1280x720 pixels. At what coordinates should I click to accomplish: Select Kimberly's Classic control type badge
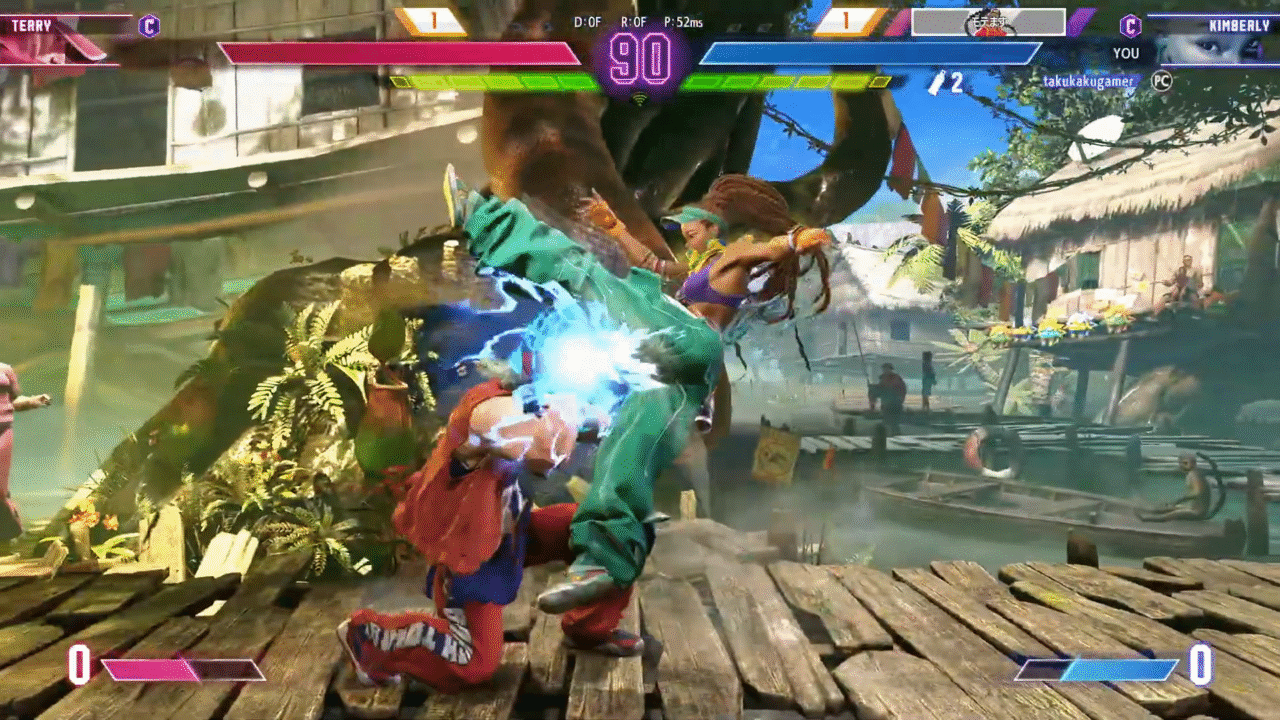tap(1130, 26)
